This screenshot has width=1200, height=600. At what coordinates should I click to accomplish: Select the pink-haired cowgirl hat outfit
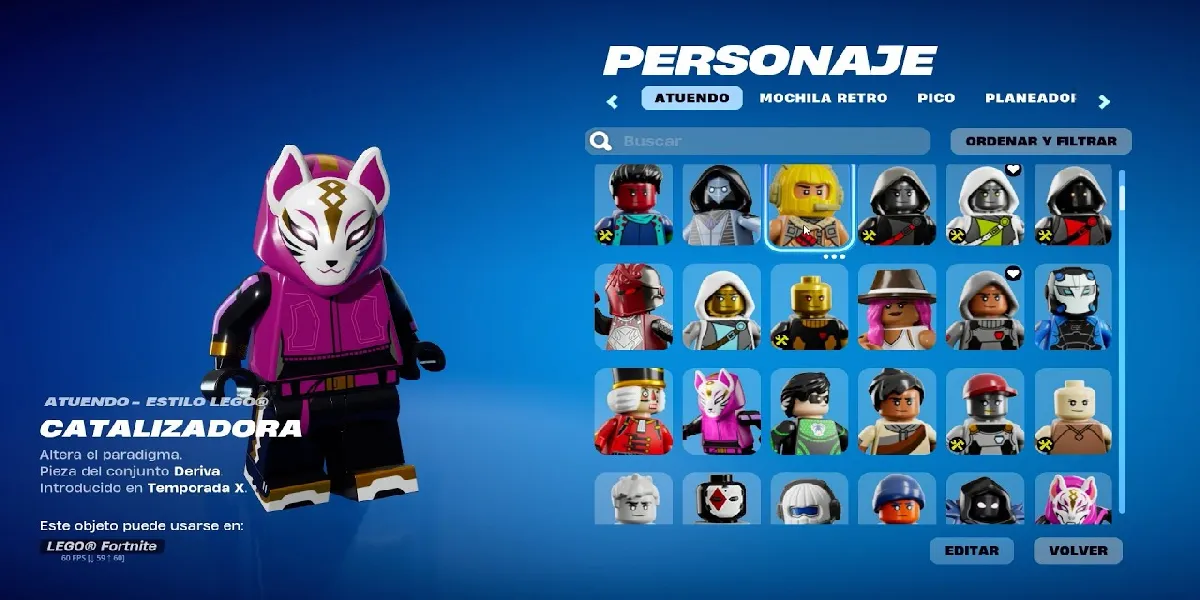click(x=897, y=308)
